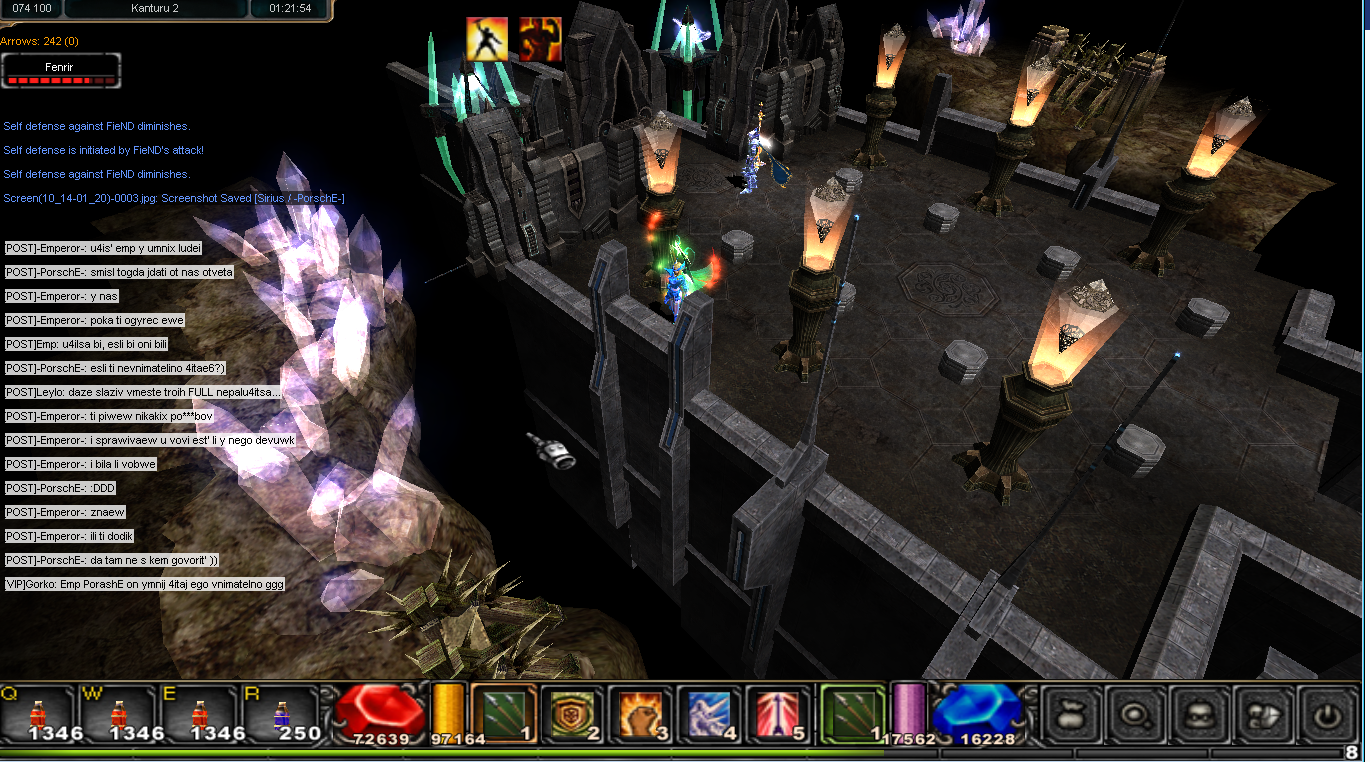Click the yellow swordsman buff icon
The height and width of the screenshot is (762, 1370).
pos(487,39)
